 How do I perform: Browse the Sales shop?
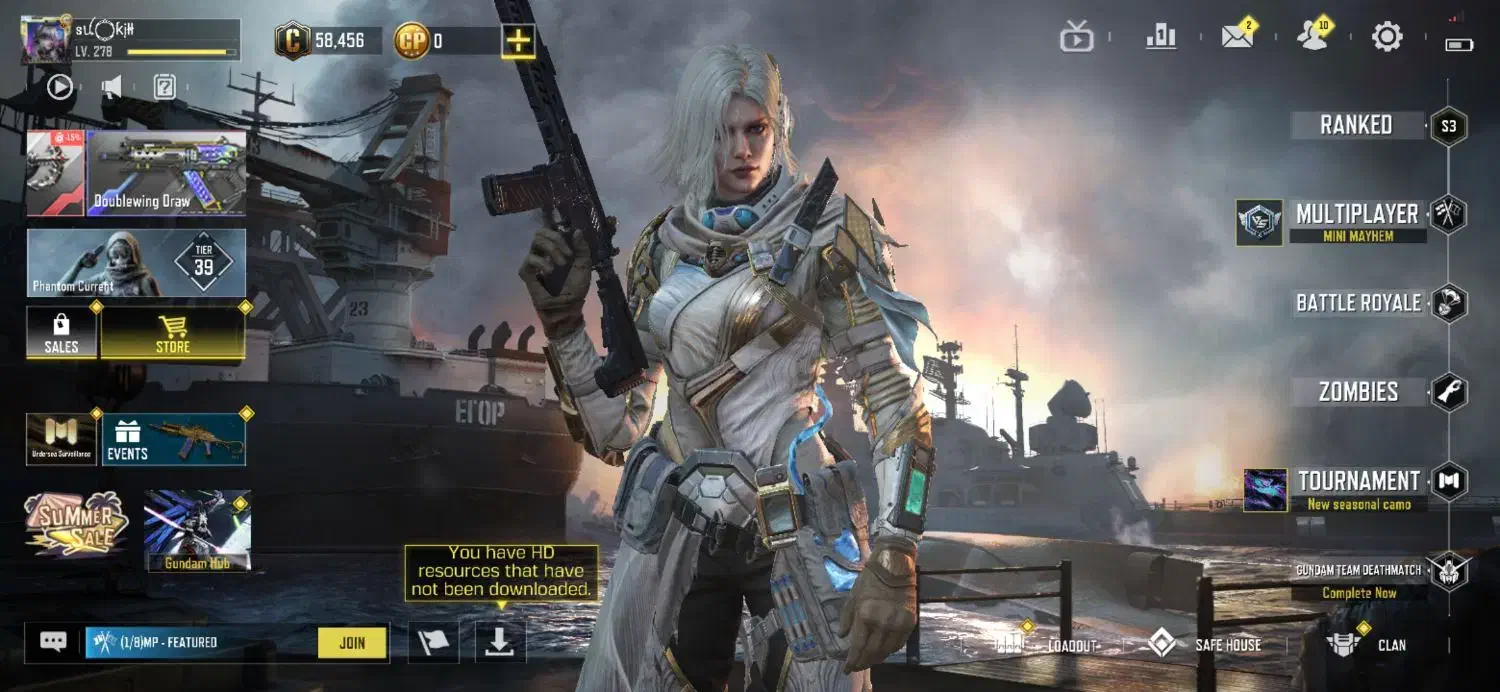(61, 333)
